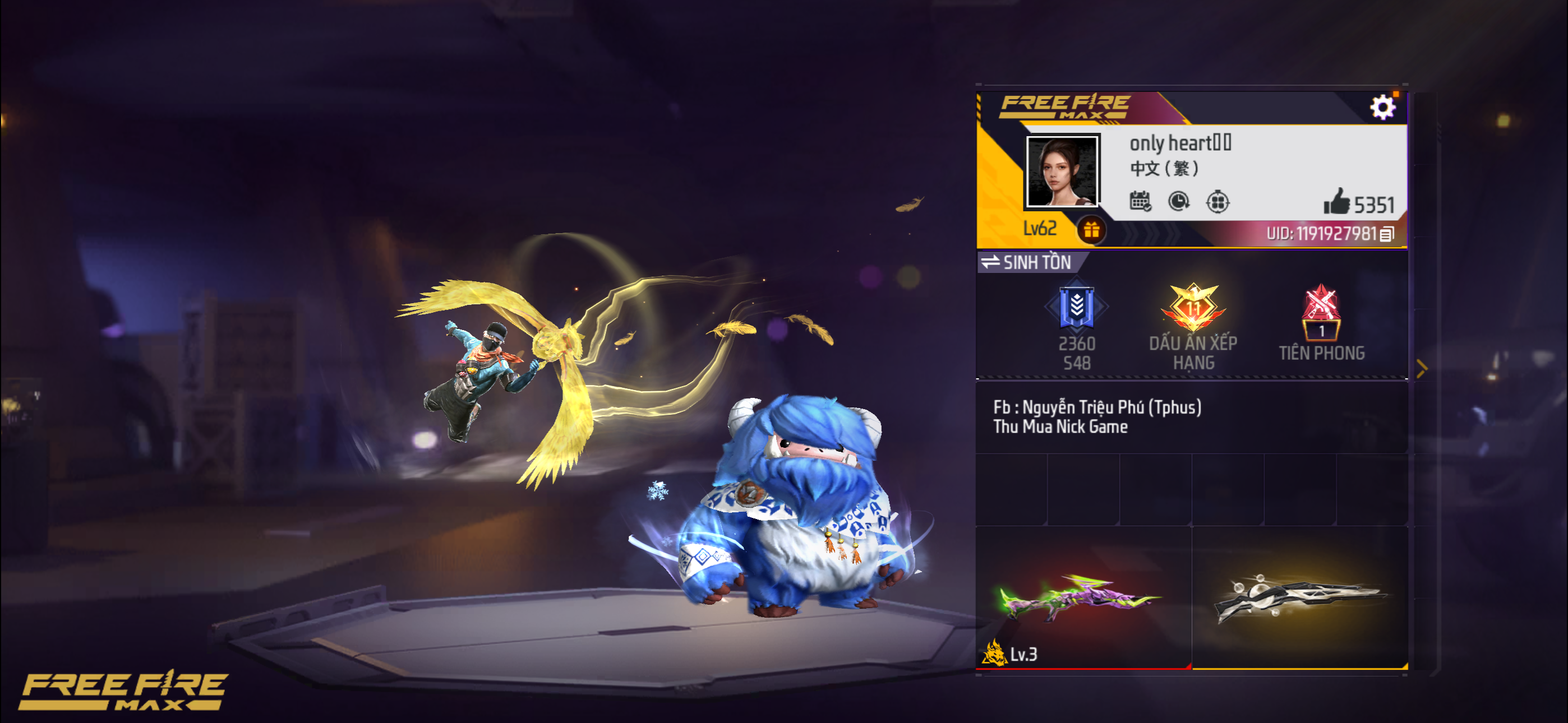View the blue rank badge showing 2360
1568x723 pixels.
pyautogui.click(x=1076, y=307)
